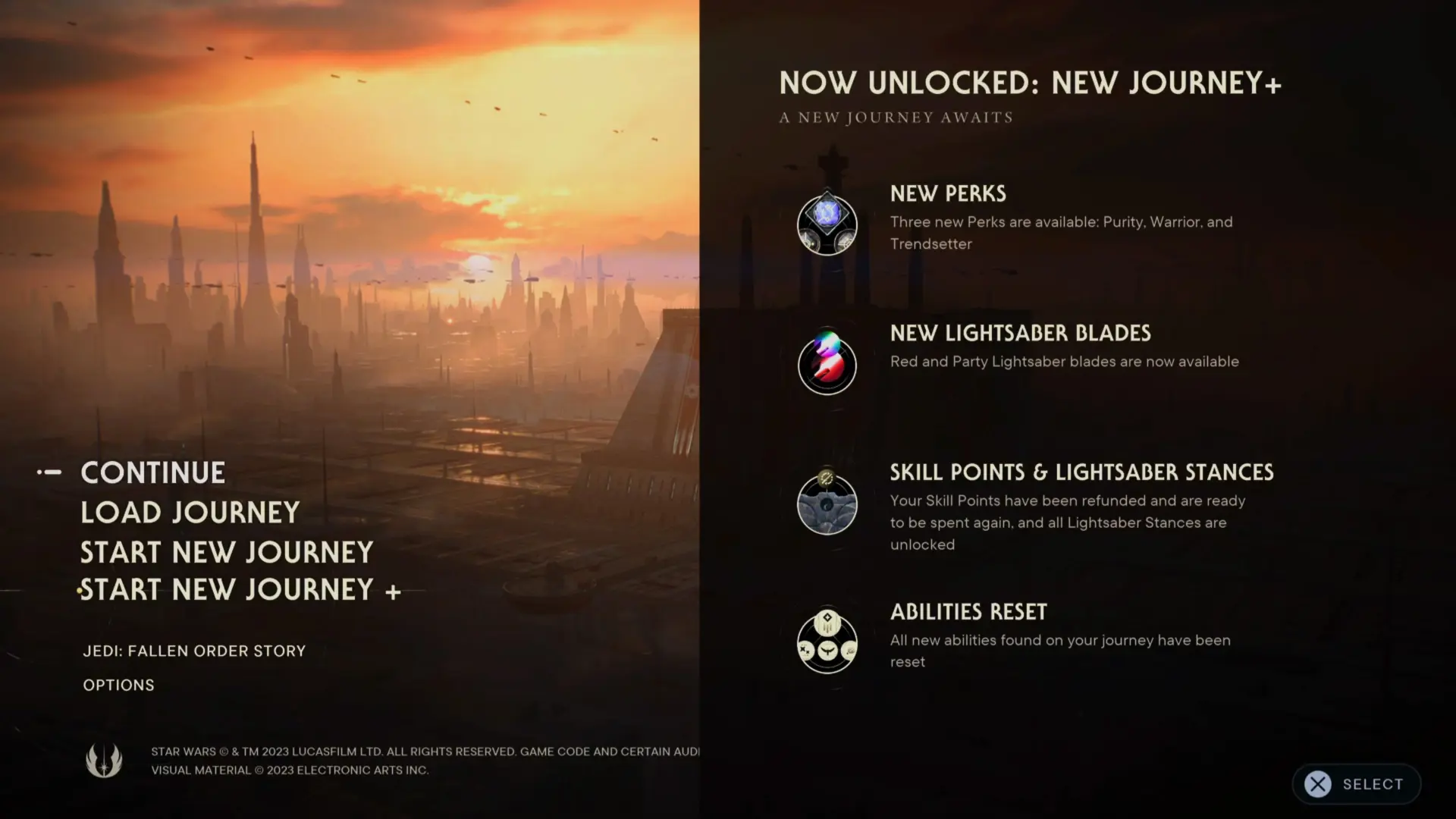Click the New Perks icon
Viewport: 1456px width, 819px height.
pos(827,224)
